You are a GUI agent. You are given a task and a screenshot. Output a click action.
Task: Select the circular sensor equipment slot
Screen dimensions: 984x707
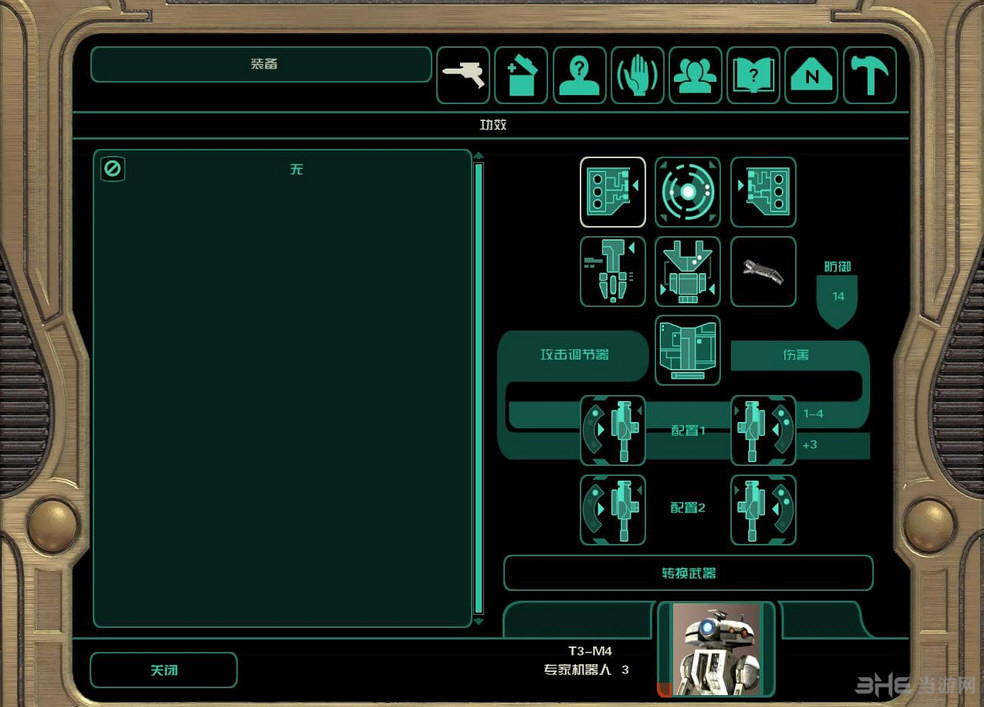pos(688,192)
